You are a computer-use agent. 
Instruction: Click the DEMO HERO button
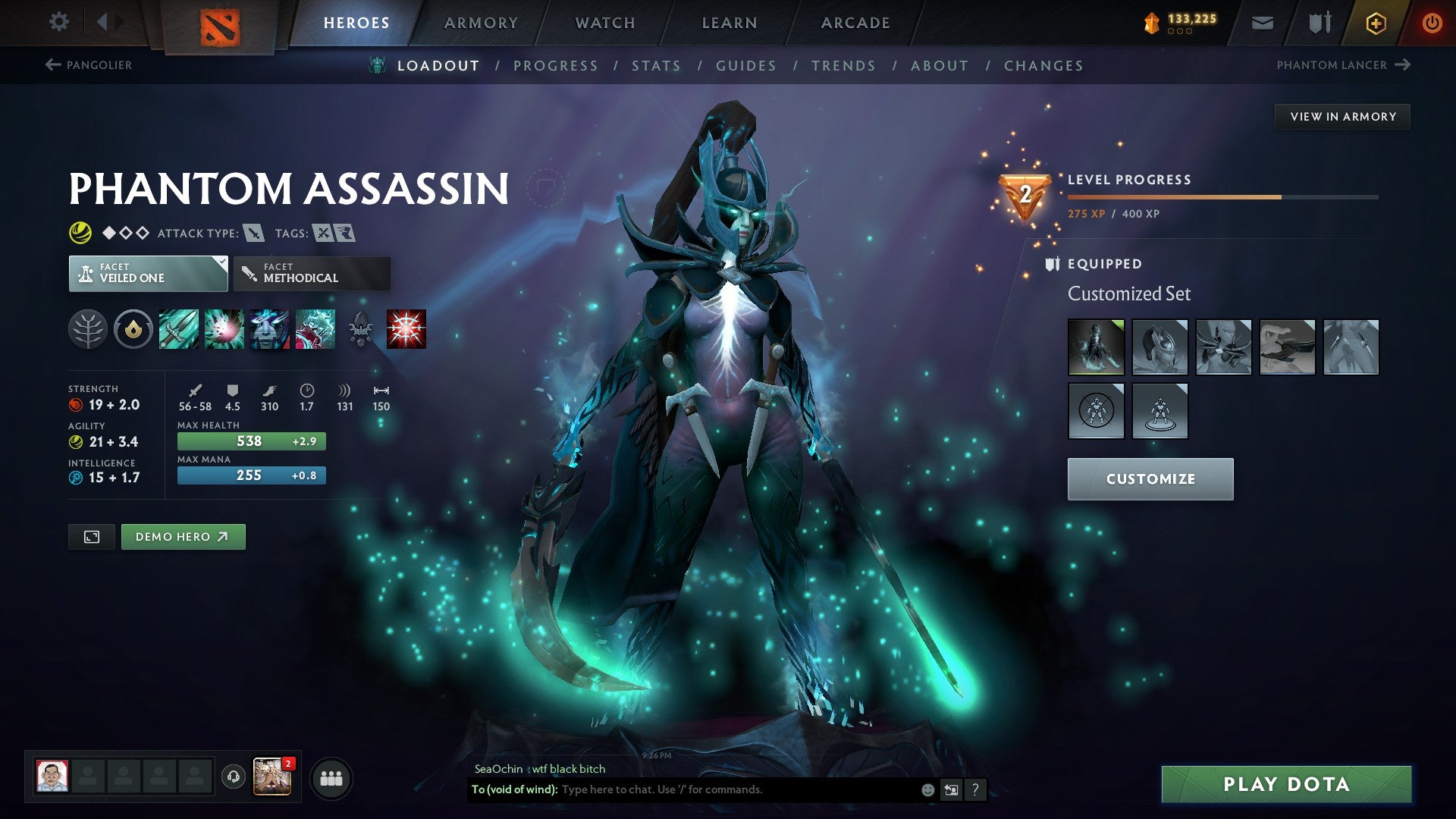(x=183, y=536)
